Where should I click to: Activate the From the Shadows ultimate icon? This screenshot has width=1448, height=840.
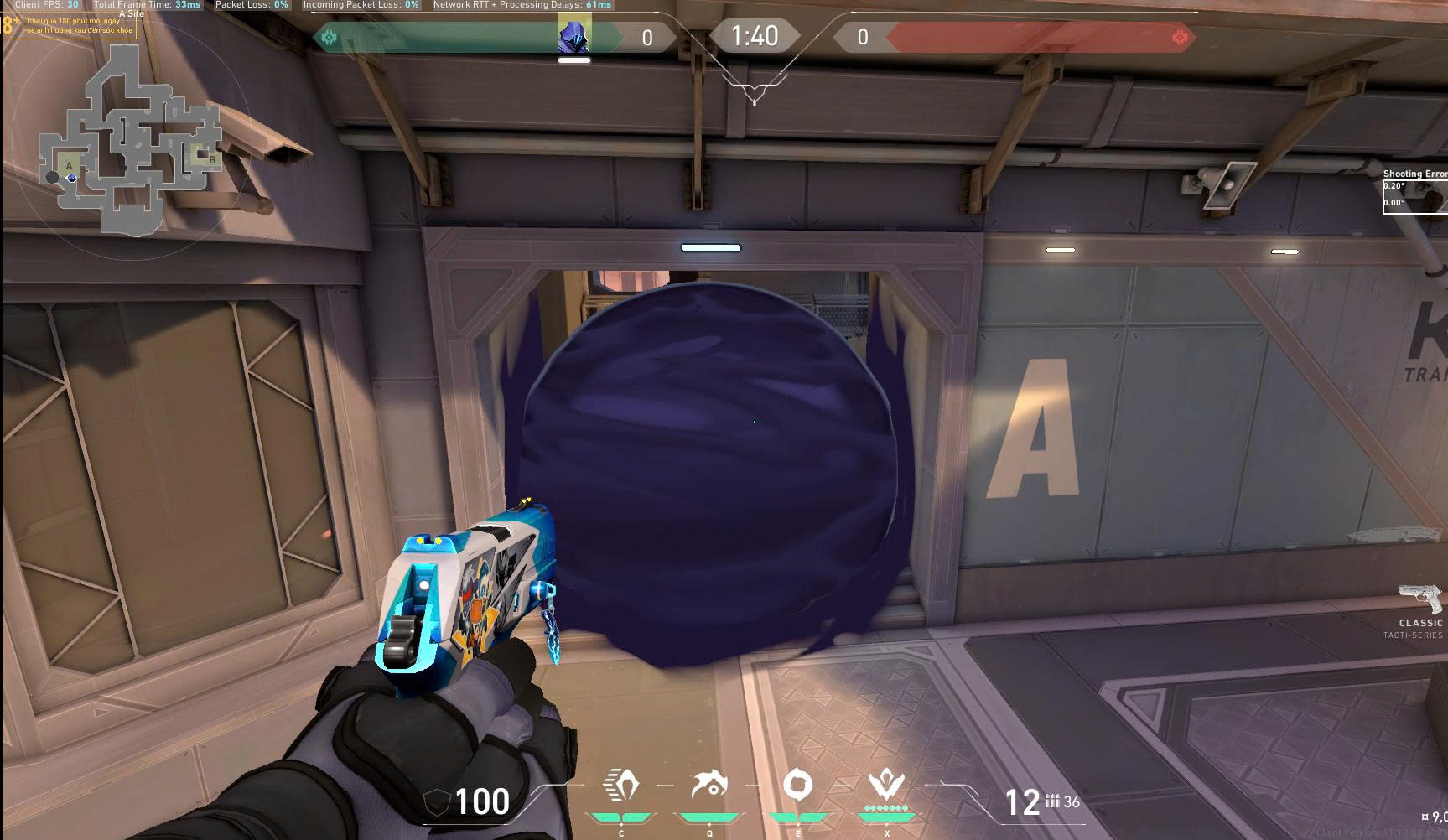pos(885,786)
